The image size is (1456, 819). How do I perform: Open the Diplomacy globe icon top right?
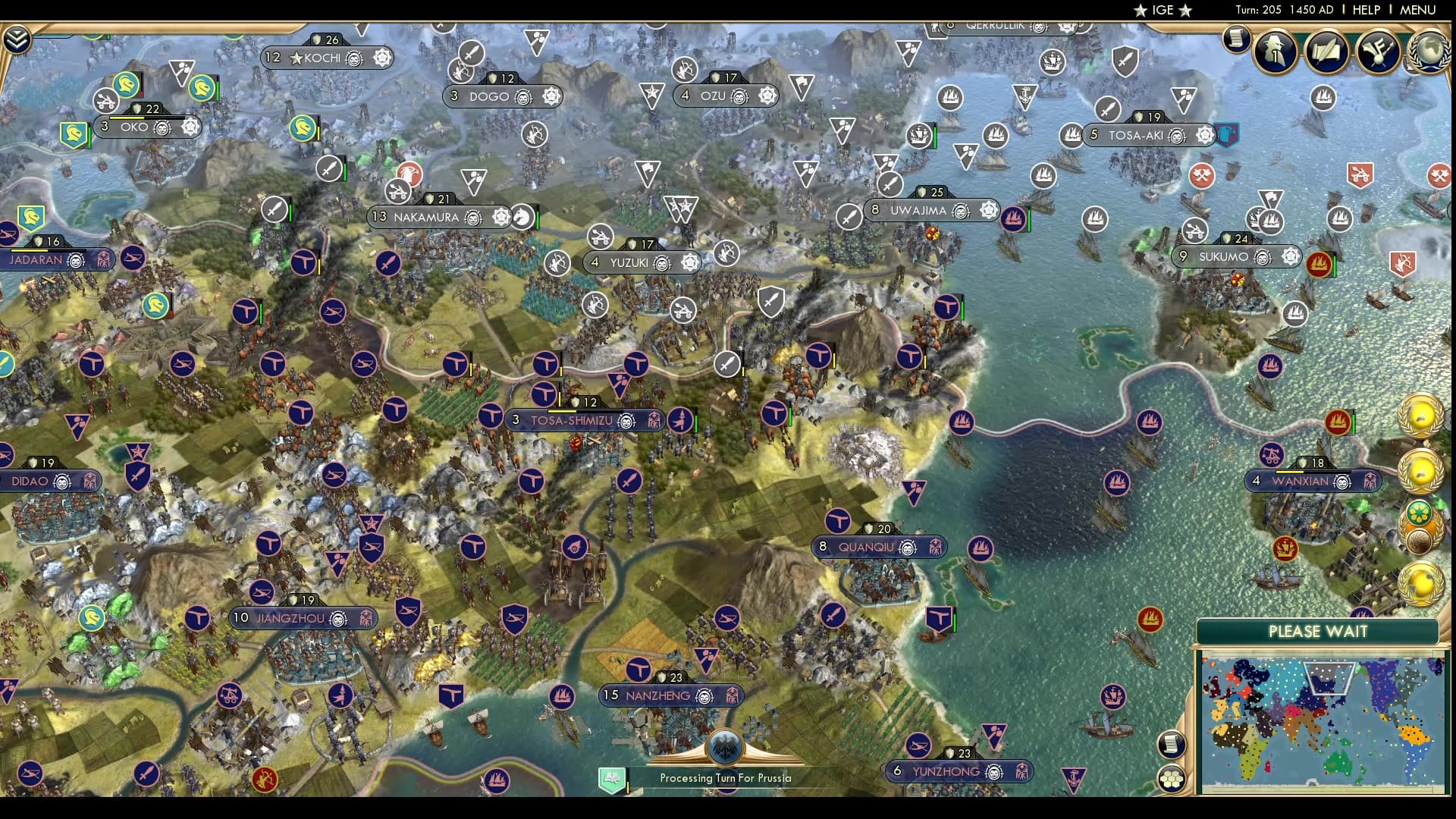(1429, 51)
